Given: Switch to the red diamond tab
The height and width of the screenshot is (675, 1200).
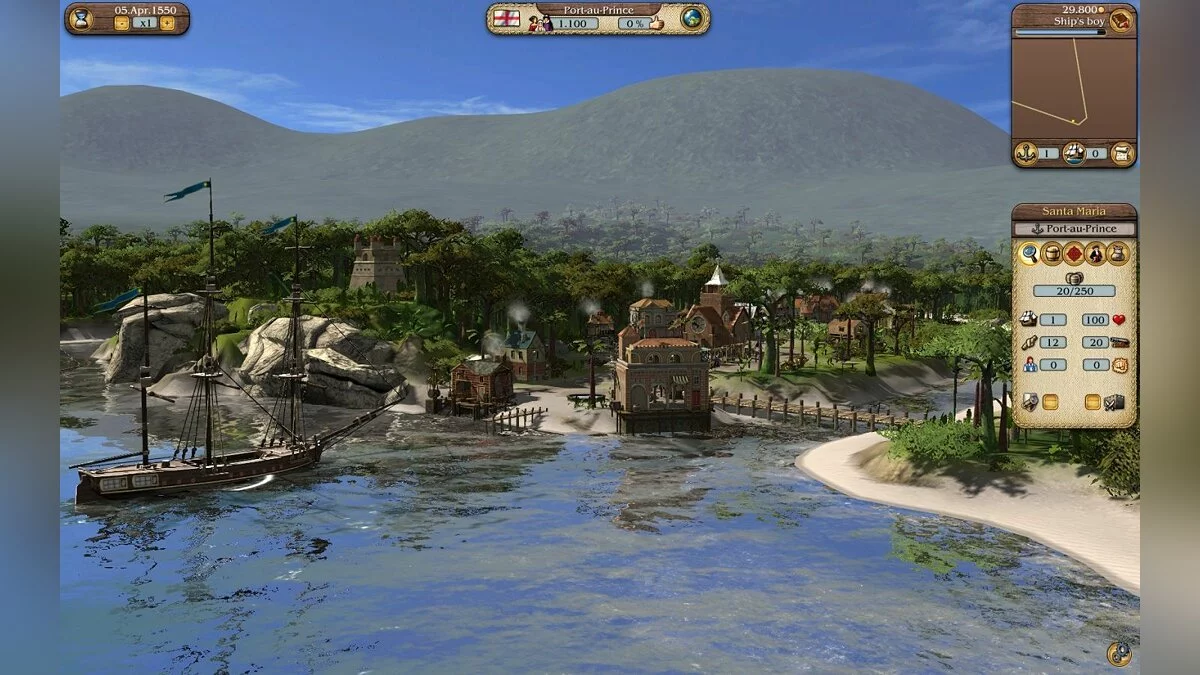Looking at the screenshot, I should click(1074, 253).
